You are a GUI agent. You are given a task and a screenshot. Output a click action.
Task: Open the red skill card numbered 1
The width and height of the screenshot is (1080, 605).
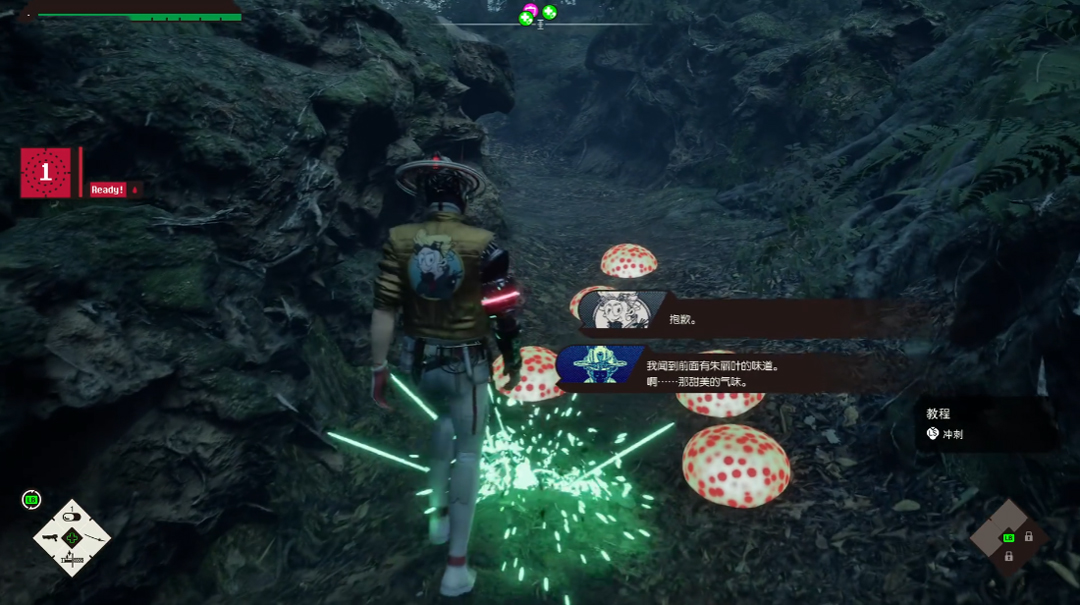point(45,173)
